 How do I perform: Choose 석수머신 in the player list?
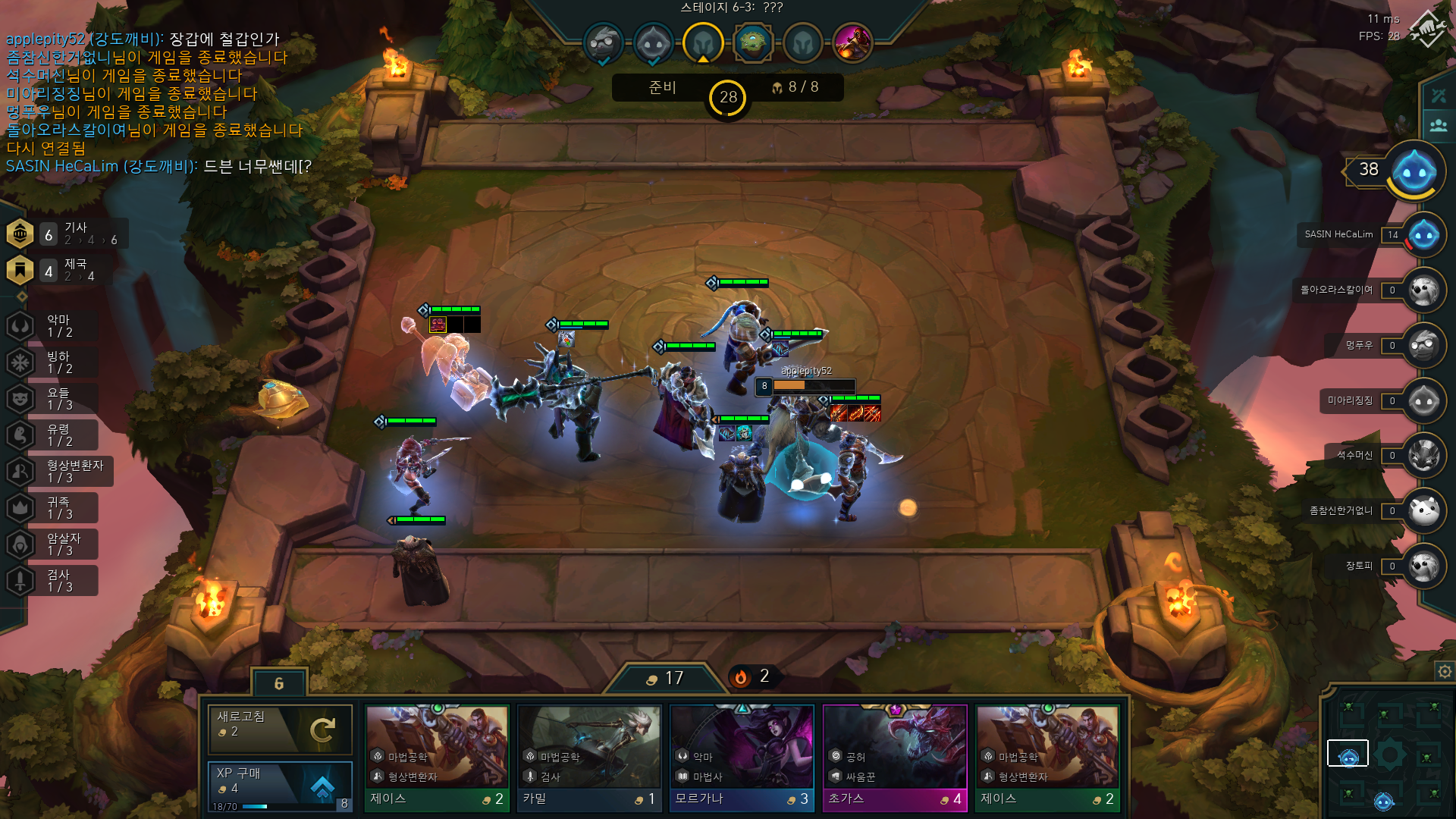[1423, 456]
